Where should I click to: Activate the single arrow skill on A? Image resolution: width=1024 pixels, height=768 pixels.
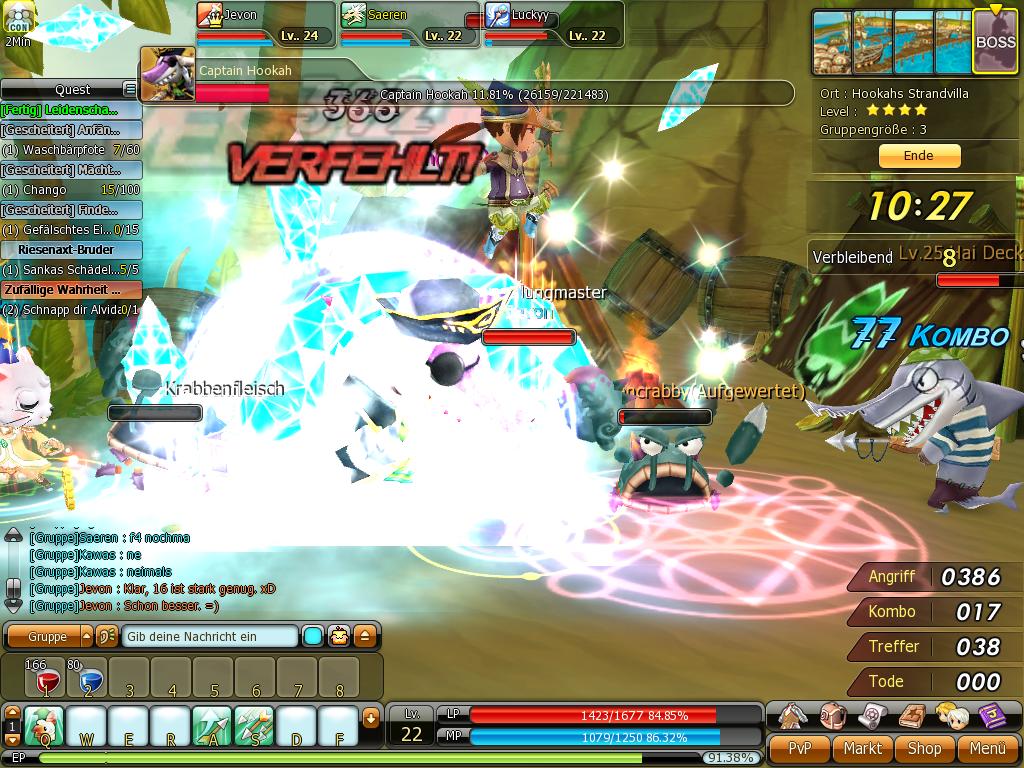[x=212, y=725]
